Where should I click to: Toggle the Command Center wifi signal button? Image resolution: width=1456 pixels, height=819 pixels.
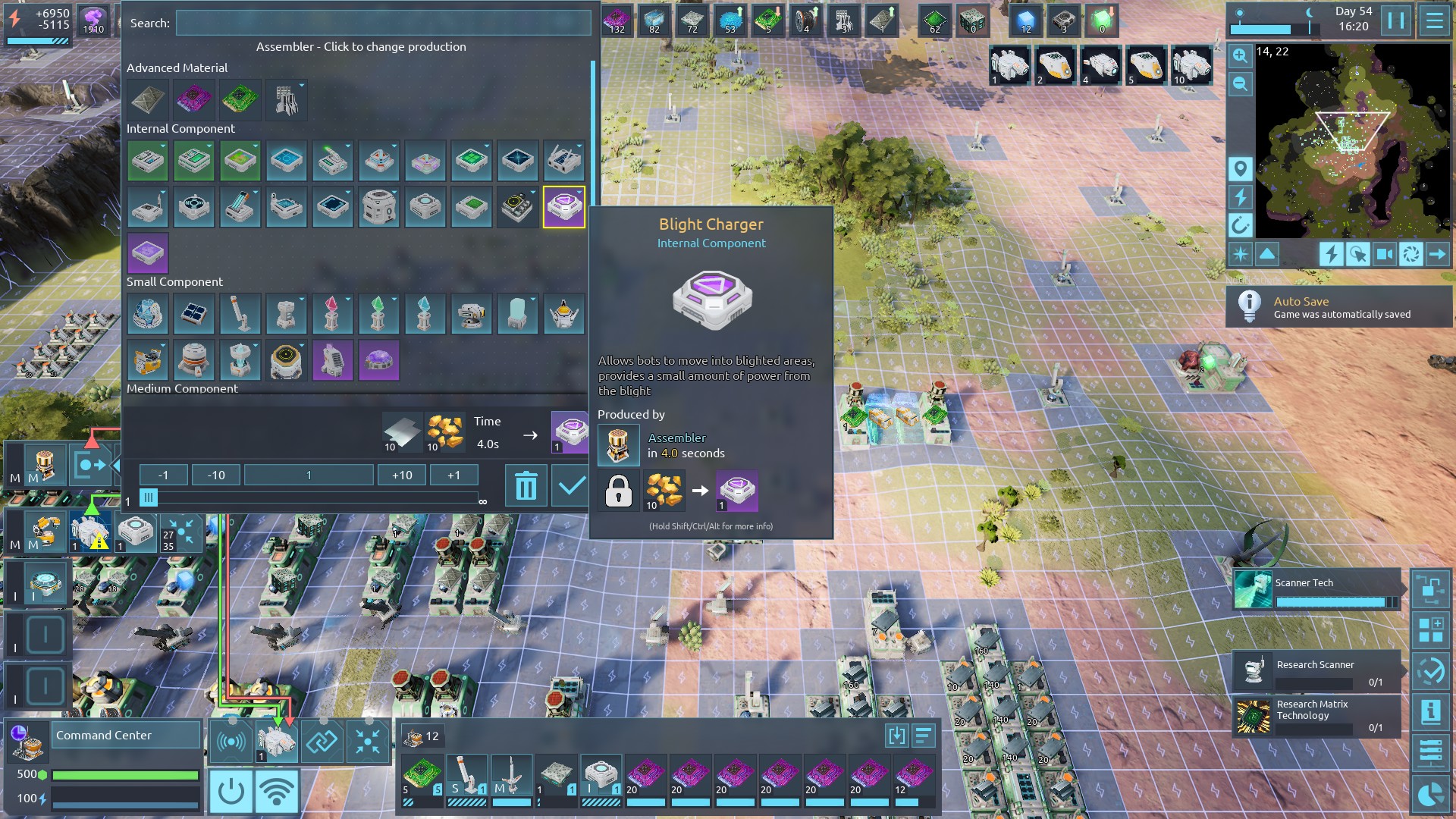277,792
